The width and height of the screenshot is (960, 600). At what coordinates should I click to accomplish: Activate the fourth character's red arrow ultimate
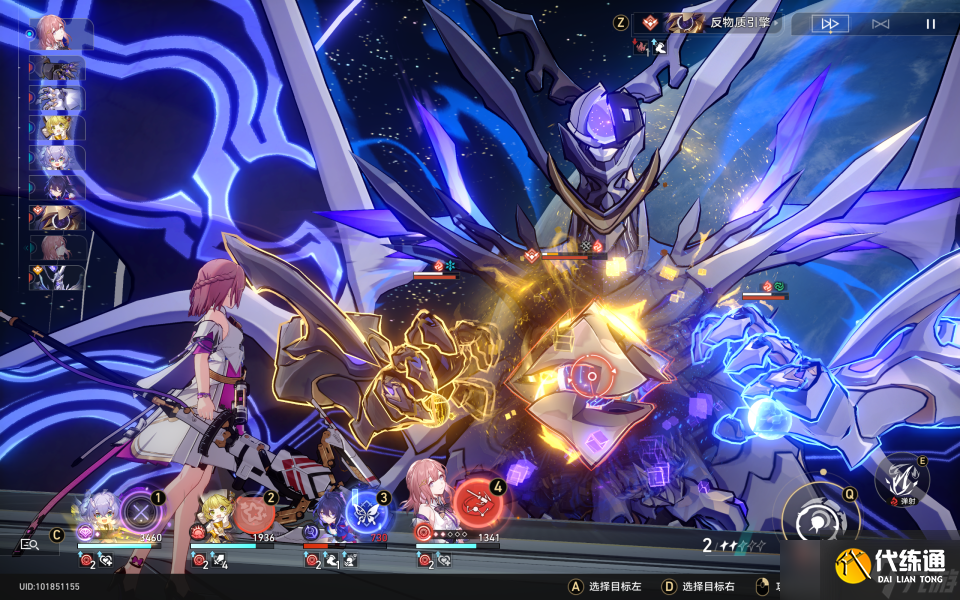click(479, 503)
